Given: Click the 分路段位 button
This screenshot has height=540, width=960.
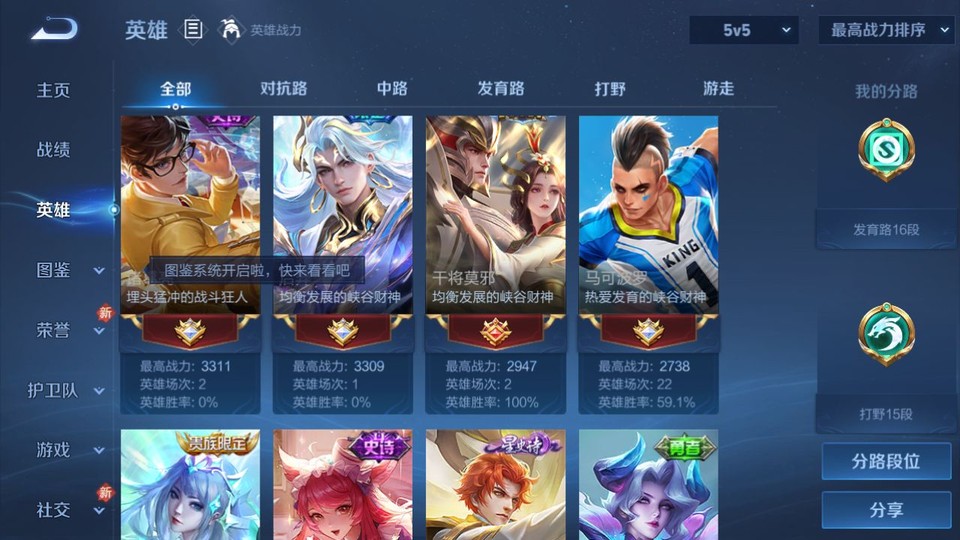Looking at the screenshot, I should [x=886, y=462].
